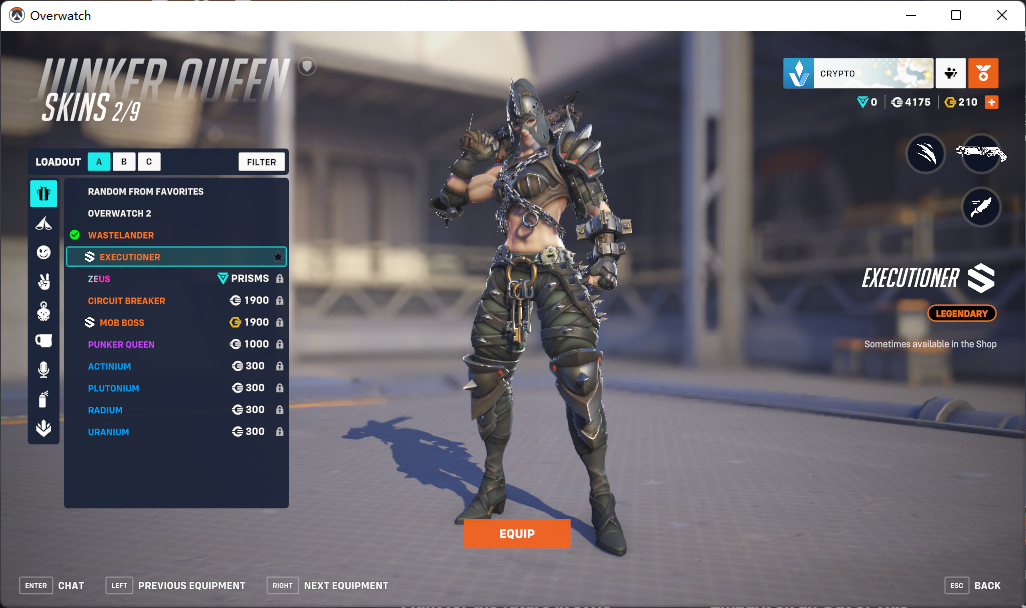Open the voice lines microphone category
The image size is (1026, 608).
pos(44,370)
